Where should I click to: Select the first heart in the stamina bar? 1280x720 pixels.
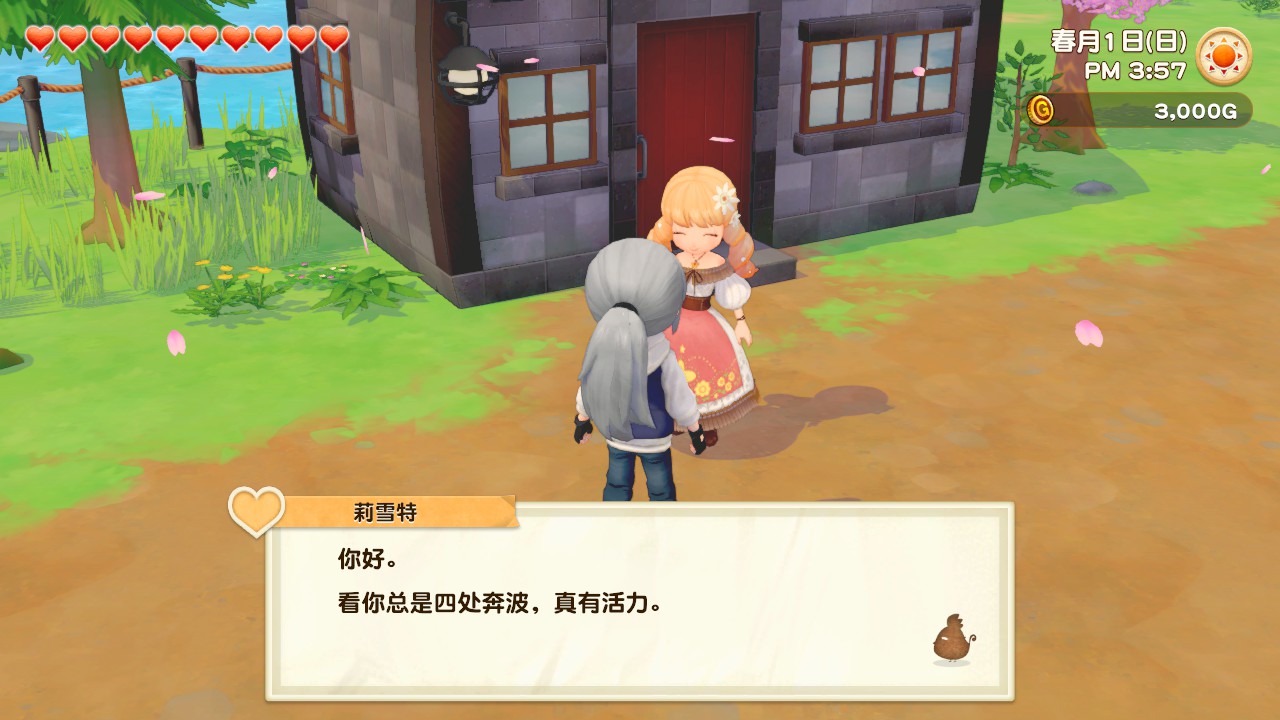40,40
